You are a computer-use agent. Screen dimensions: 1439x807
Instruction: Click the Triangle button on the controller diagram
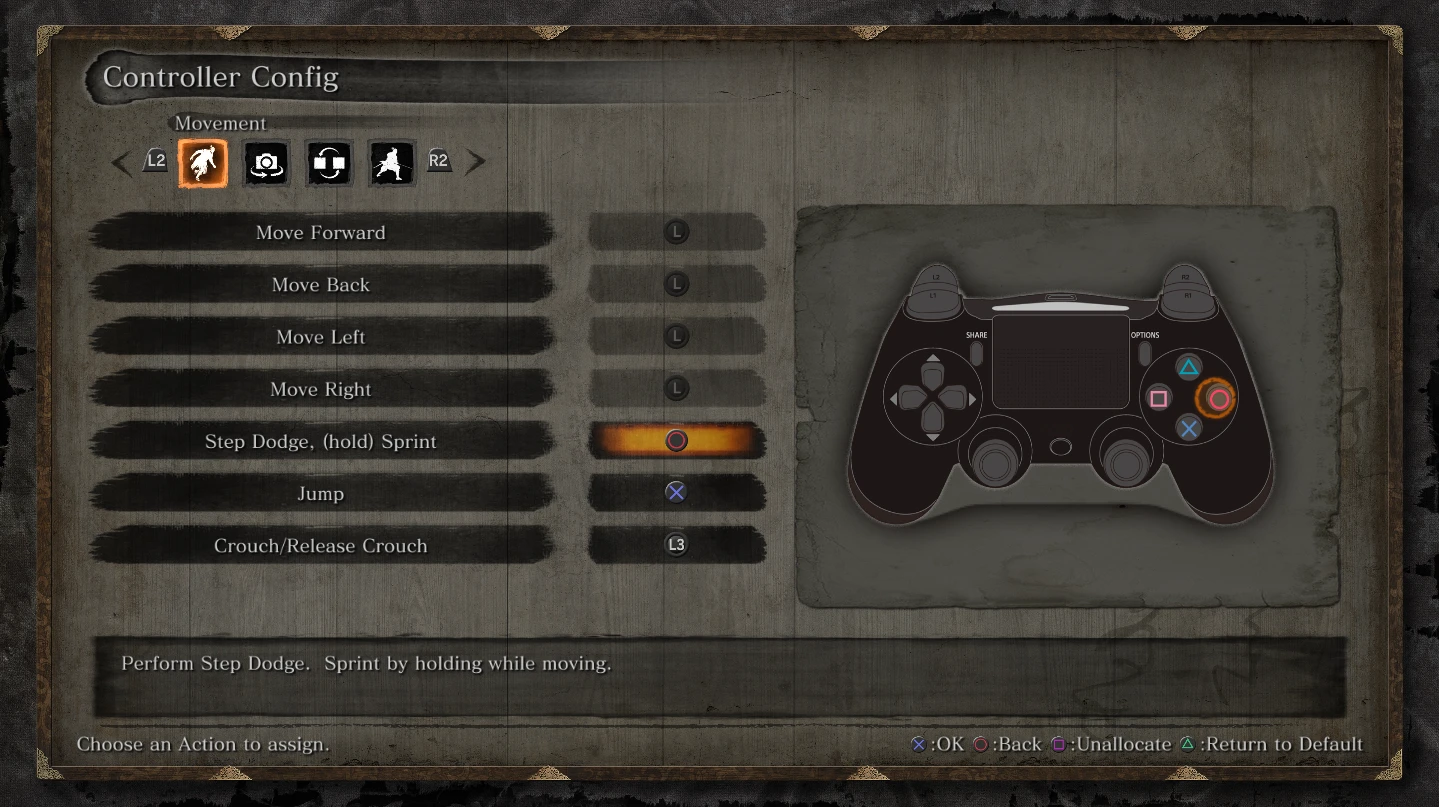[1188, 367]
